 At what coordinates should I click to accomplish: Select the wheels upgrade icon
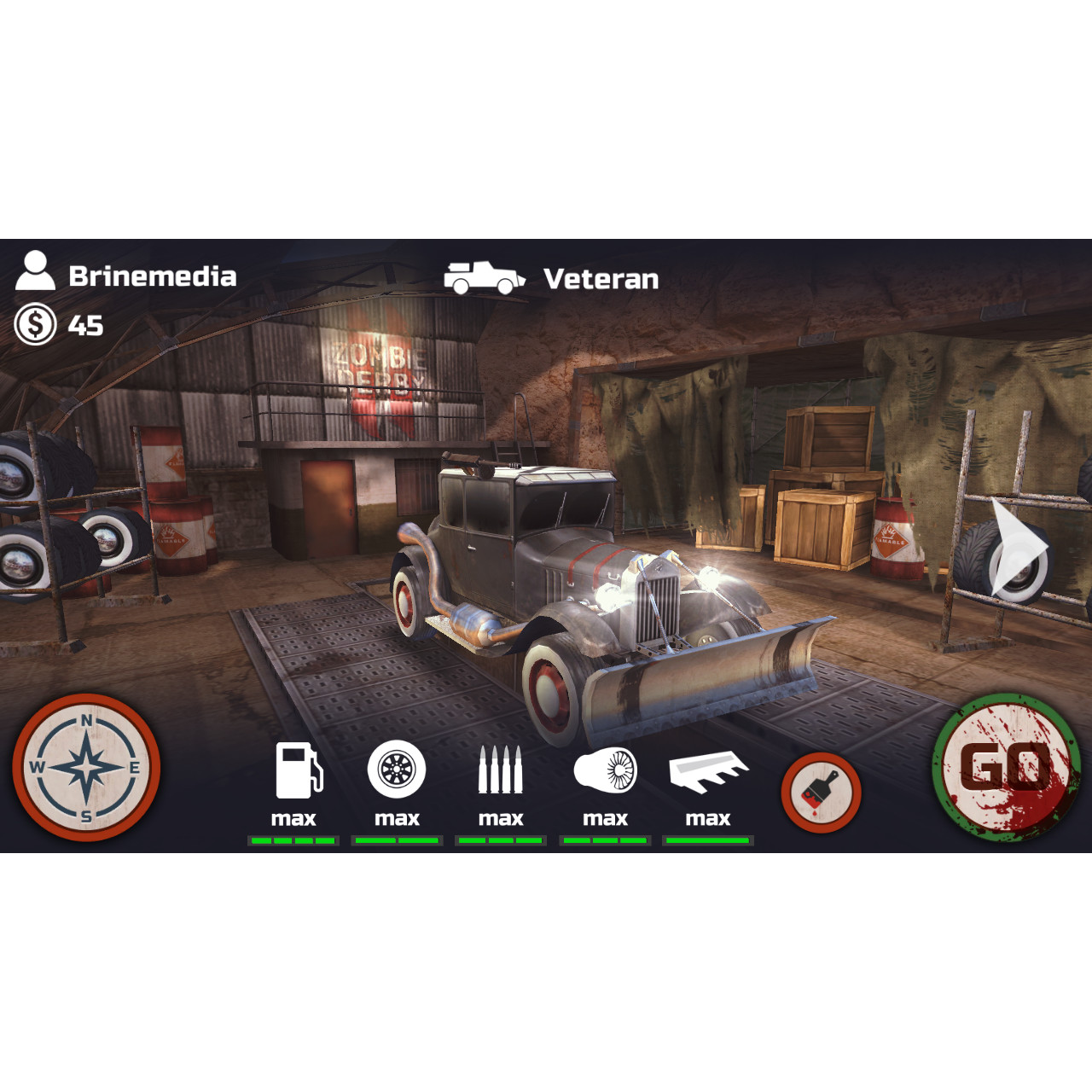pos(398,770)
